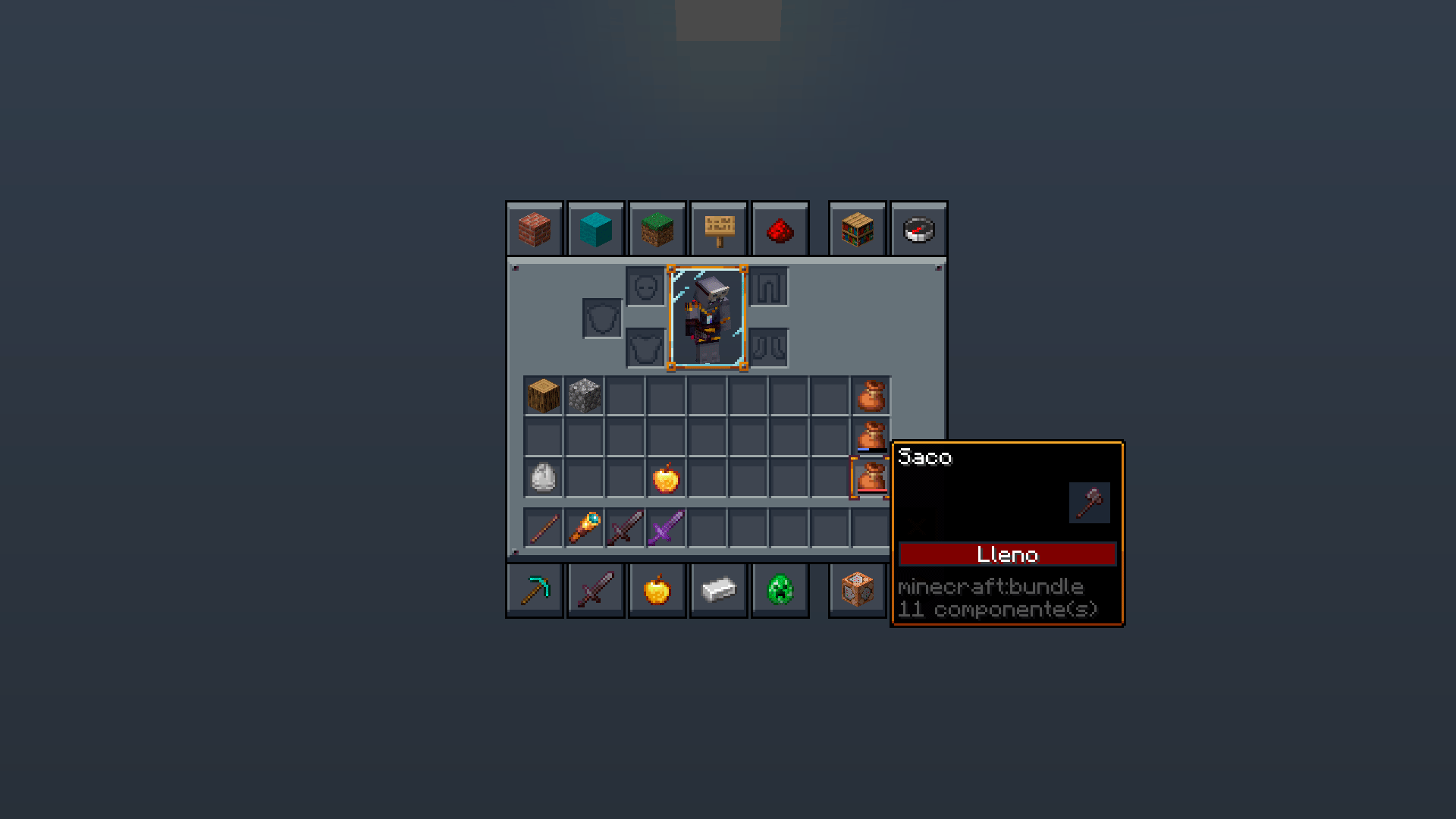This screenshot has width=1456, height=819.
Task: Switch to the search items tab
Action: click(857, 230)
